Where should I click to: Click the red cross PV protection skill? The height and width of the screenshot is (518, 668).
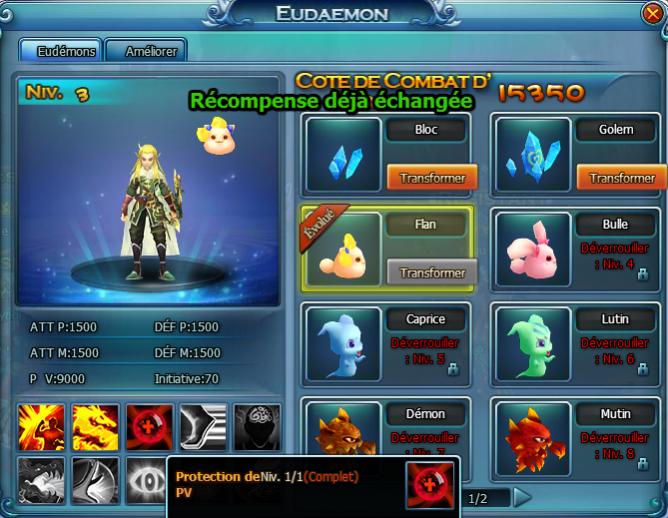149,427
